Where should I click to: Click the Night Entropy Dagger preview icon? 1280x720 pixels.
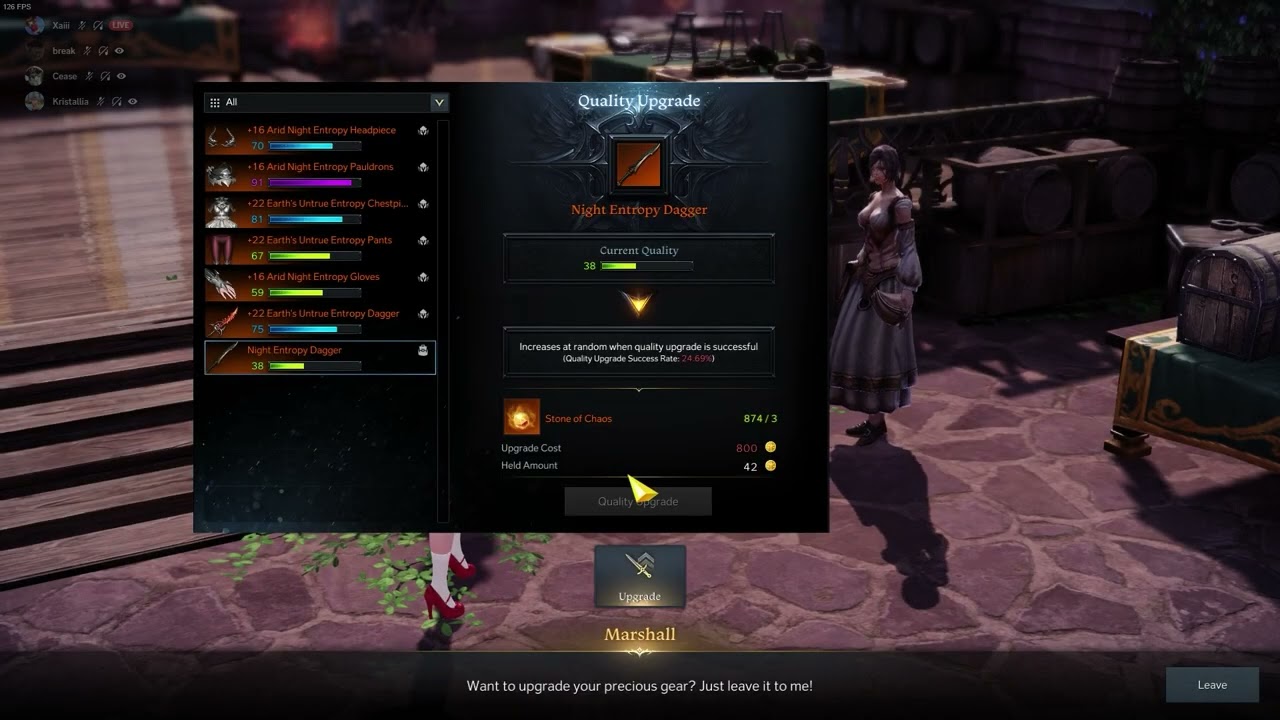(638, 164)
